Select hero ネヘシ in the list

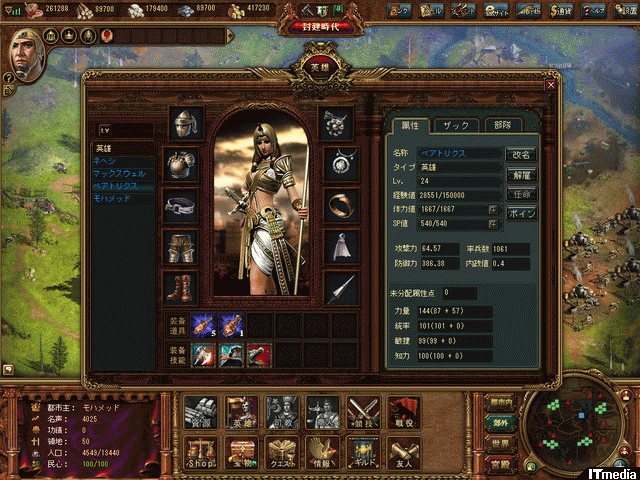[x=106, y=160]
